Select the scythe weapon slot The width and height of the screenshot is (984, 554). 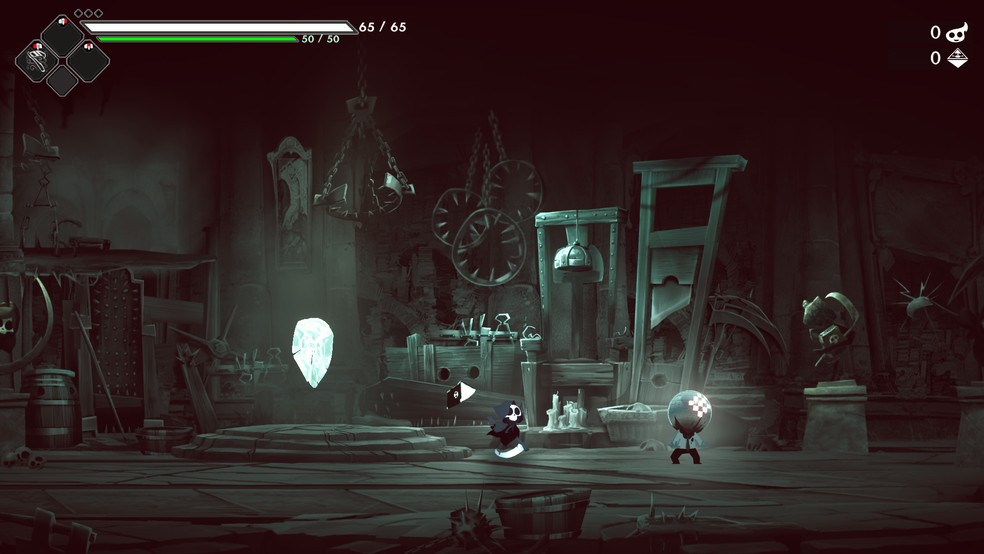(x=36, y=61)
